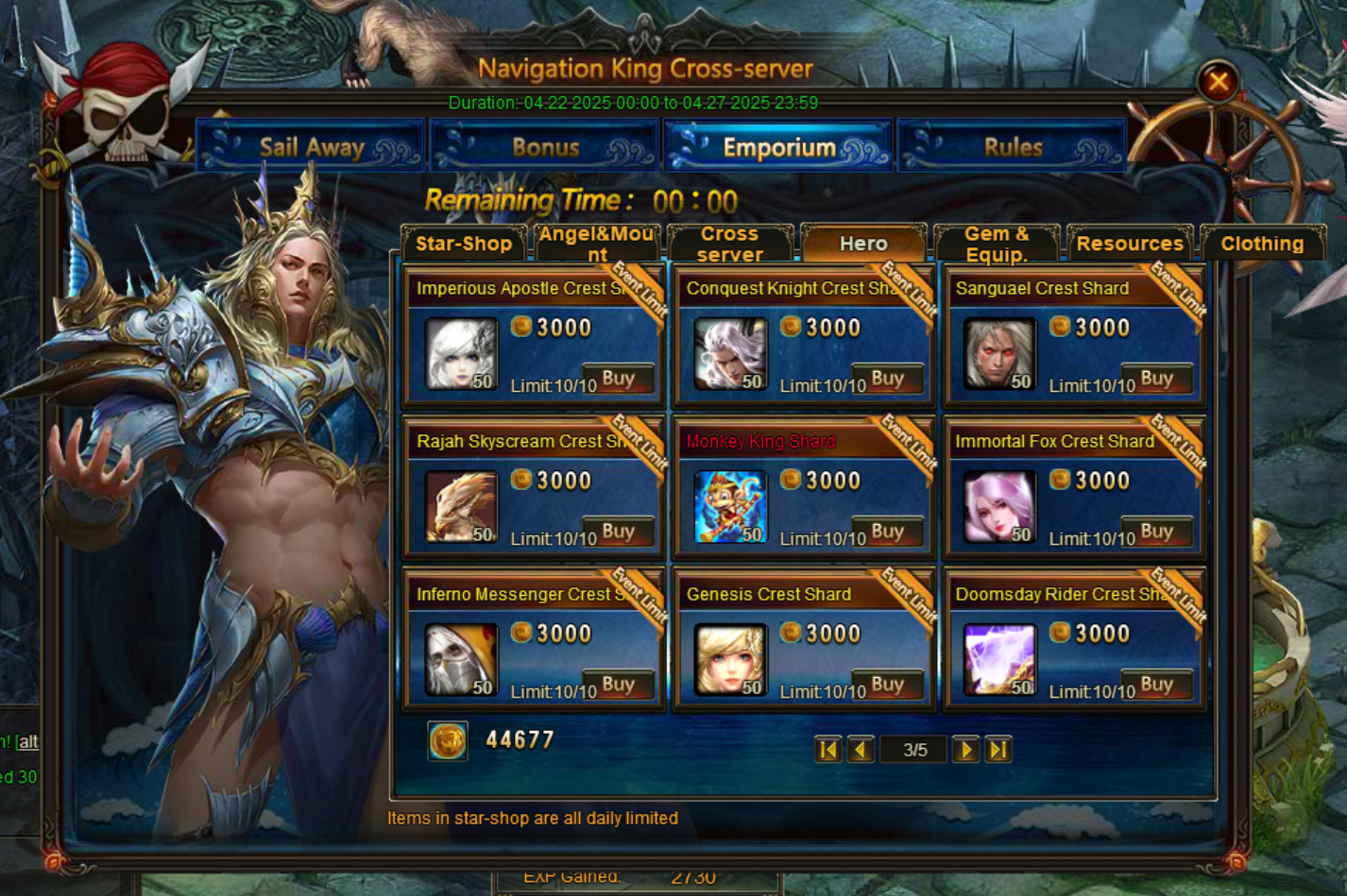Select the Star-Shop category
The width and height of the screenshot is (1347, 896).
point(463,244)
